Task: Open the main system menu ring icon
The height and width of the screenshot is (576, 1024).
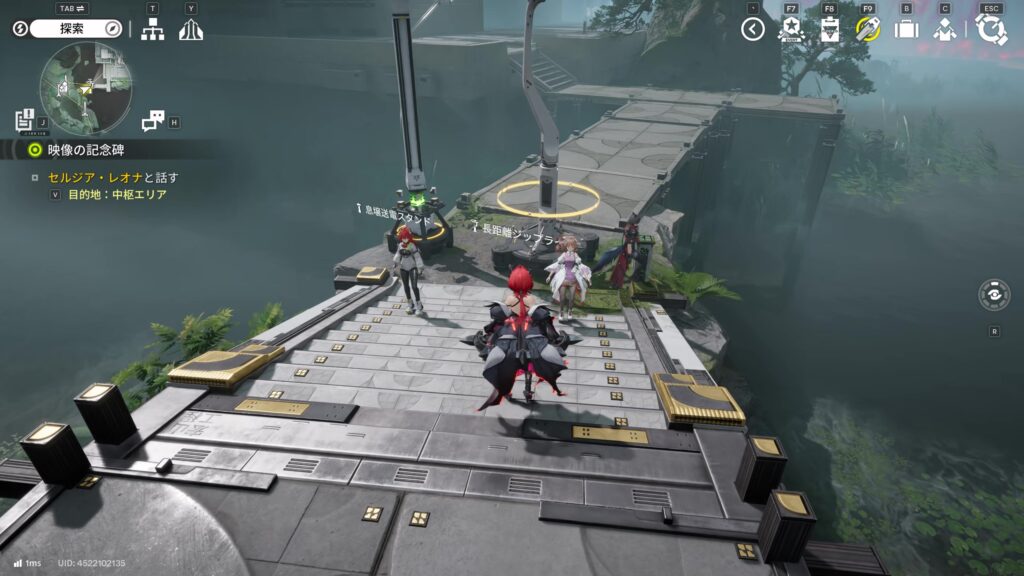Action: pyautogui.click(x=991, y=29)
